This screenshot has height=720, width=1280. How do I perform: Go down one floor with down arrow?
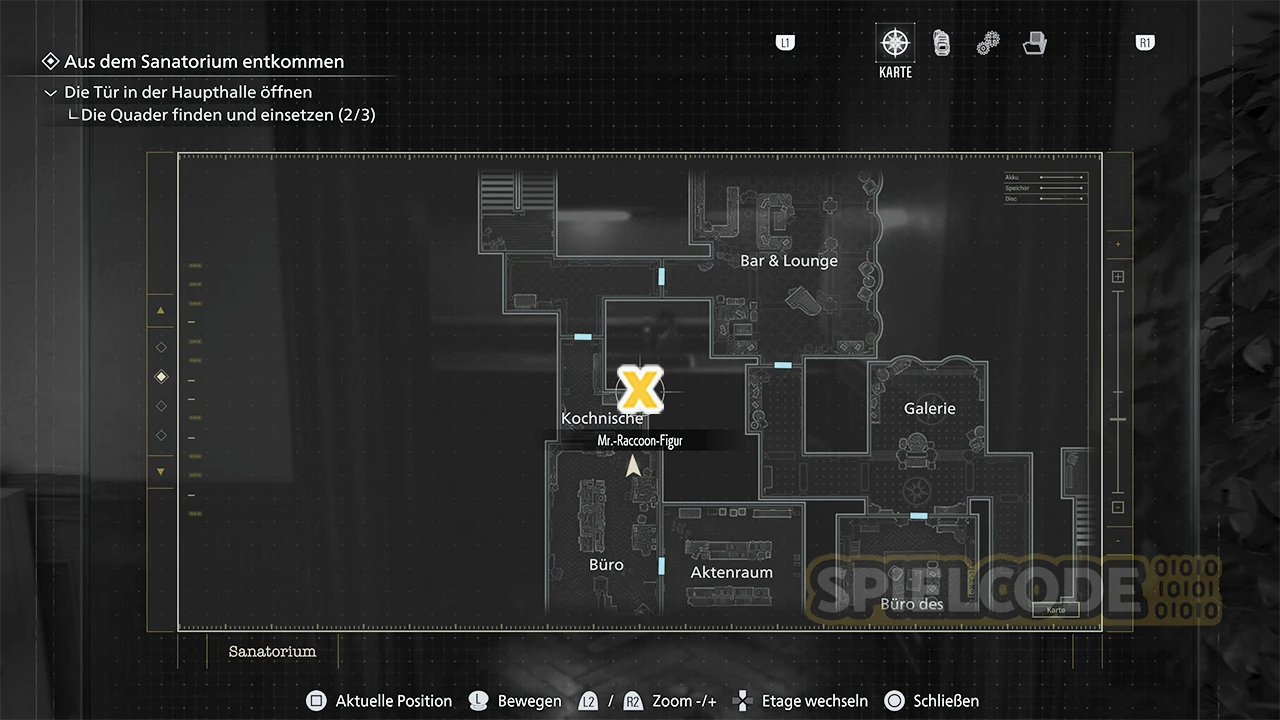click(161, 472)
